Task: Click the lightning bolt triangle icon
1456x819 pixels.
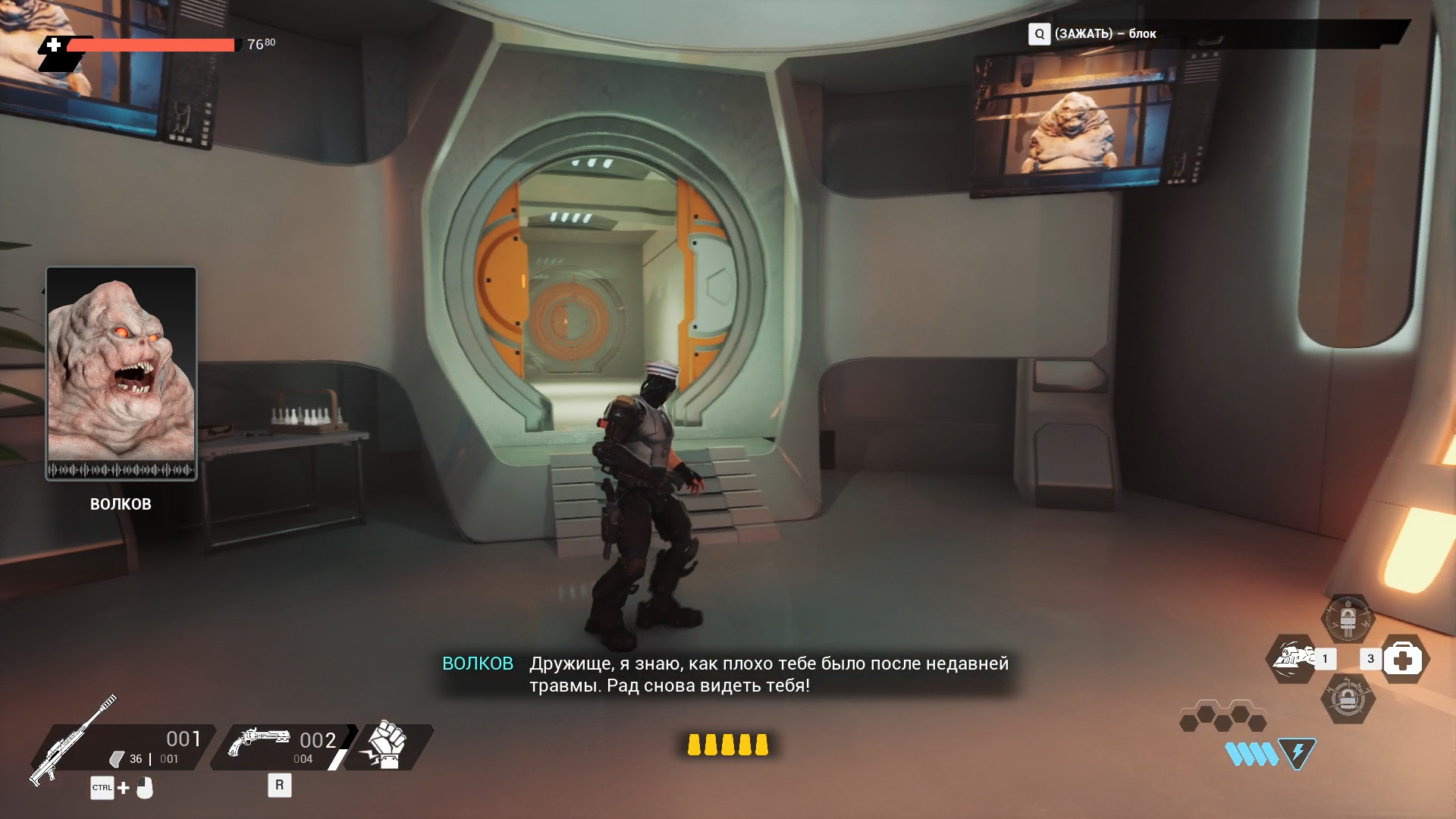Action: [x=1297, y=753]
